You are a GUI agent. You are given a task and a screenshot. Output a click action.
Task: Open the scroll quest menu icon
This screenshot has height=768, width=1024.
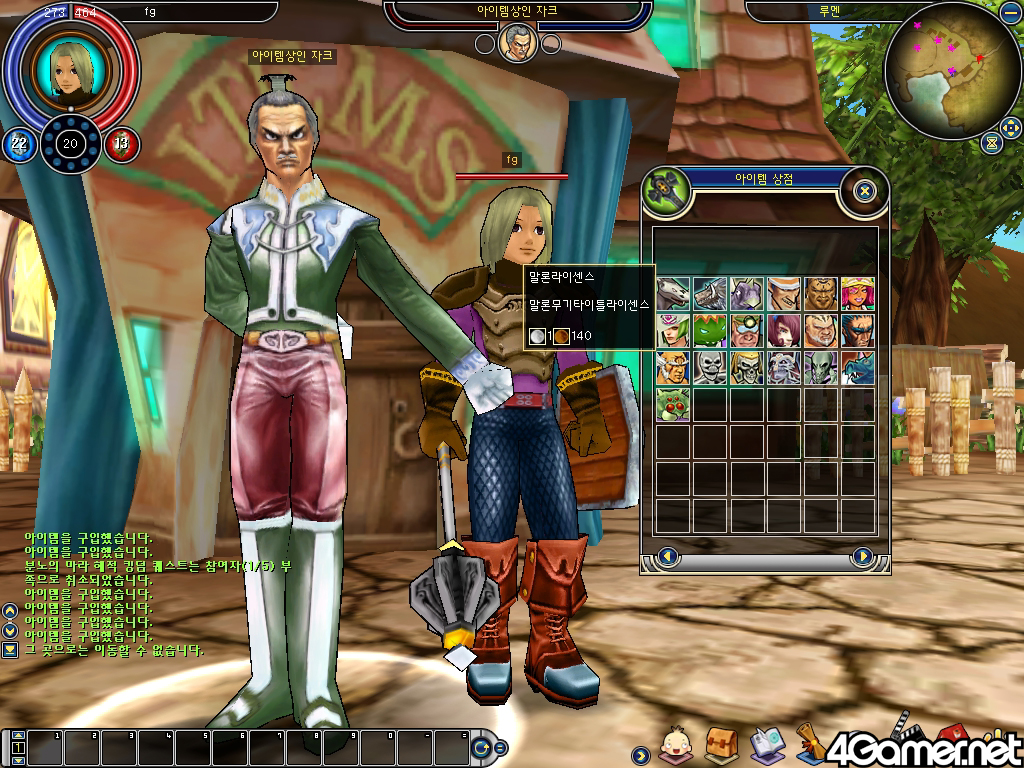[810, 738]
